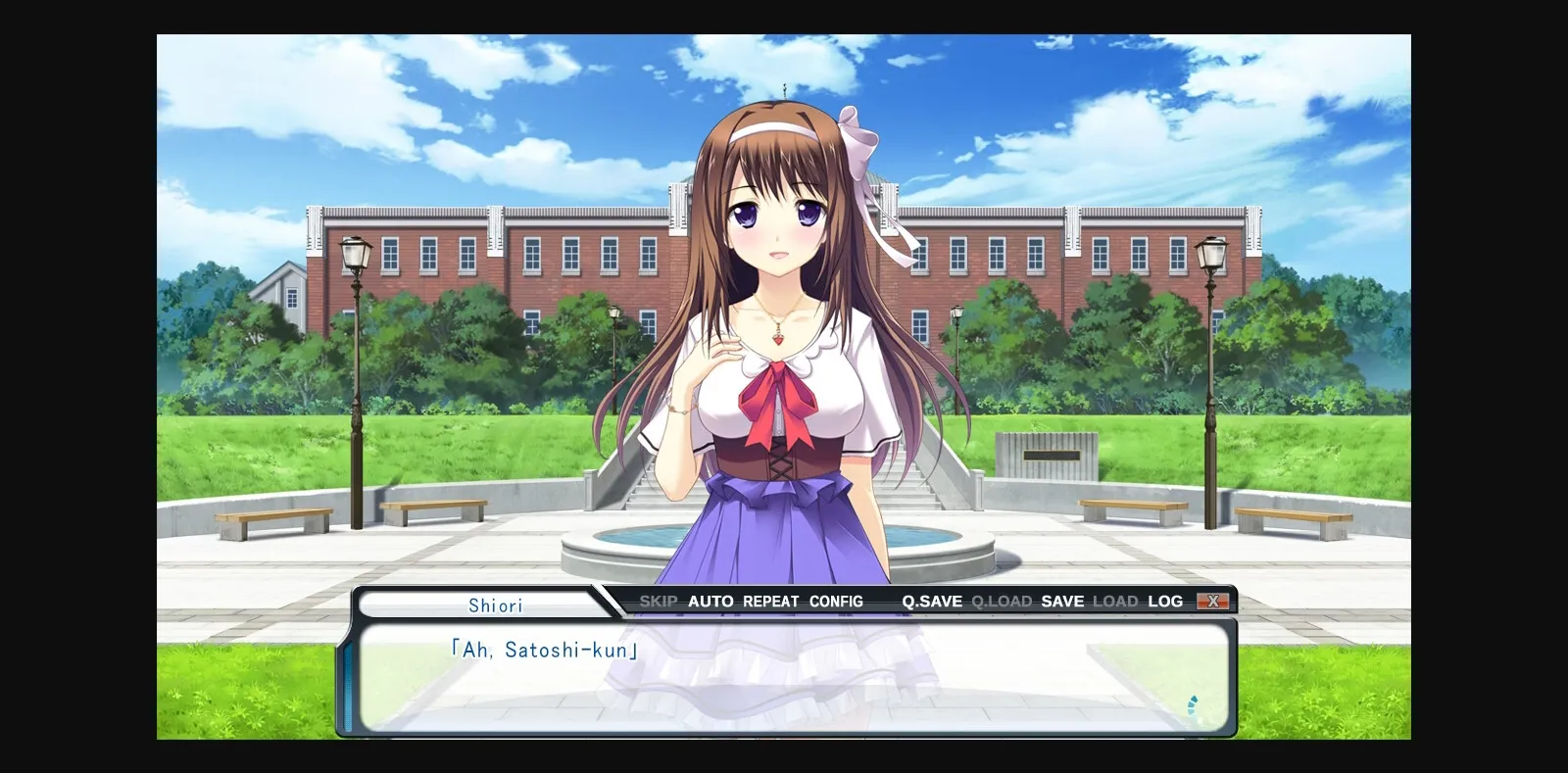The height and width of the screenshot is (773, 1568).
Task: Open the message backlog with LOG
Action: 1166,601
